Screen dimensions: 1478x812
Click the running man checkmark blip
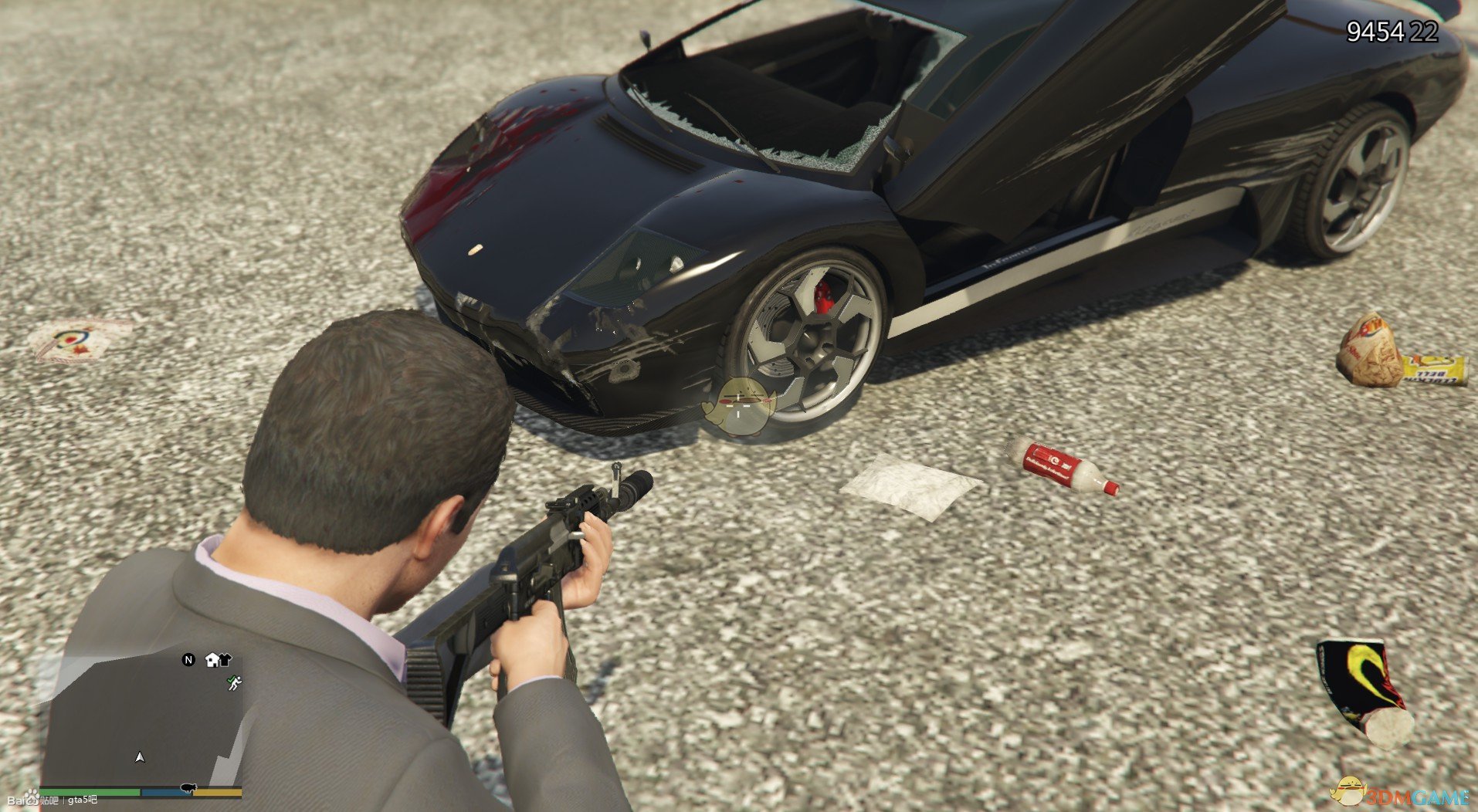tap(234, 683)
